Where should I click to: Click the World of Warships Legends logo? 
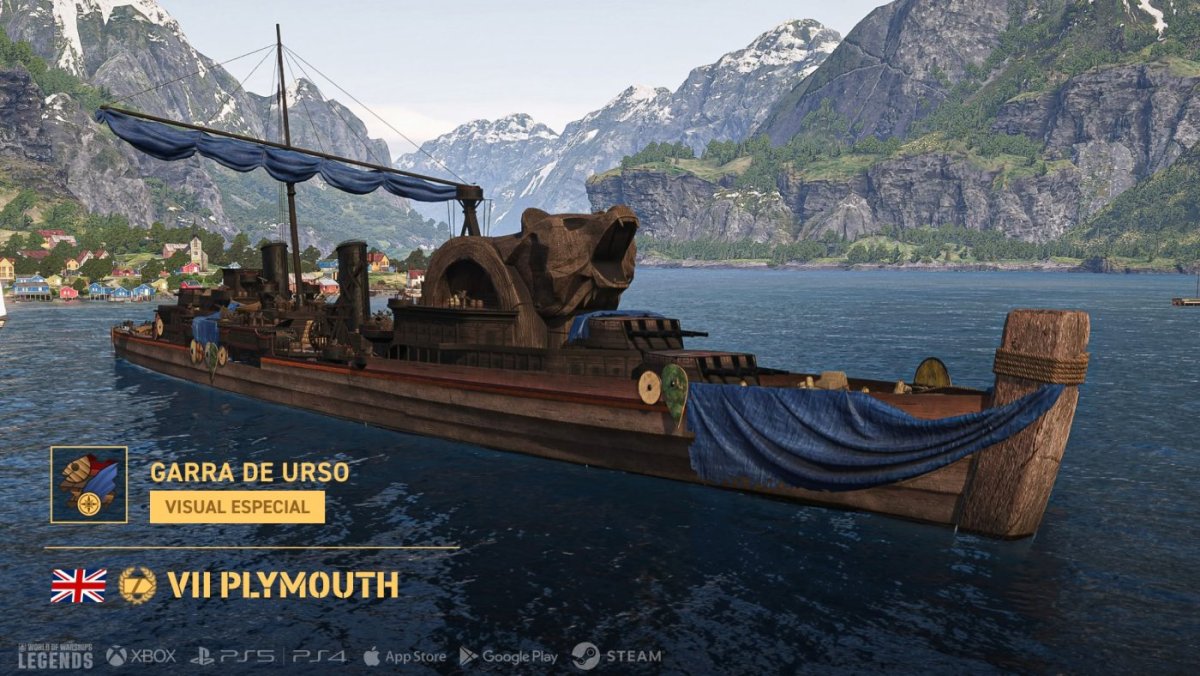[55, 656]
